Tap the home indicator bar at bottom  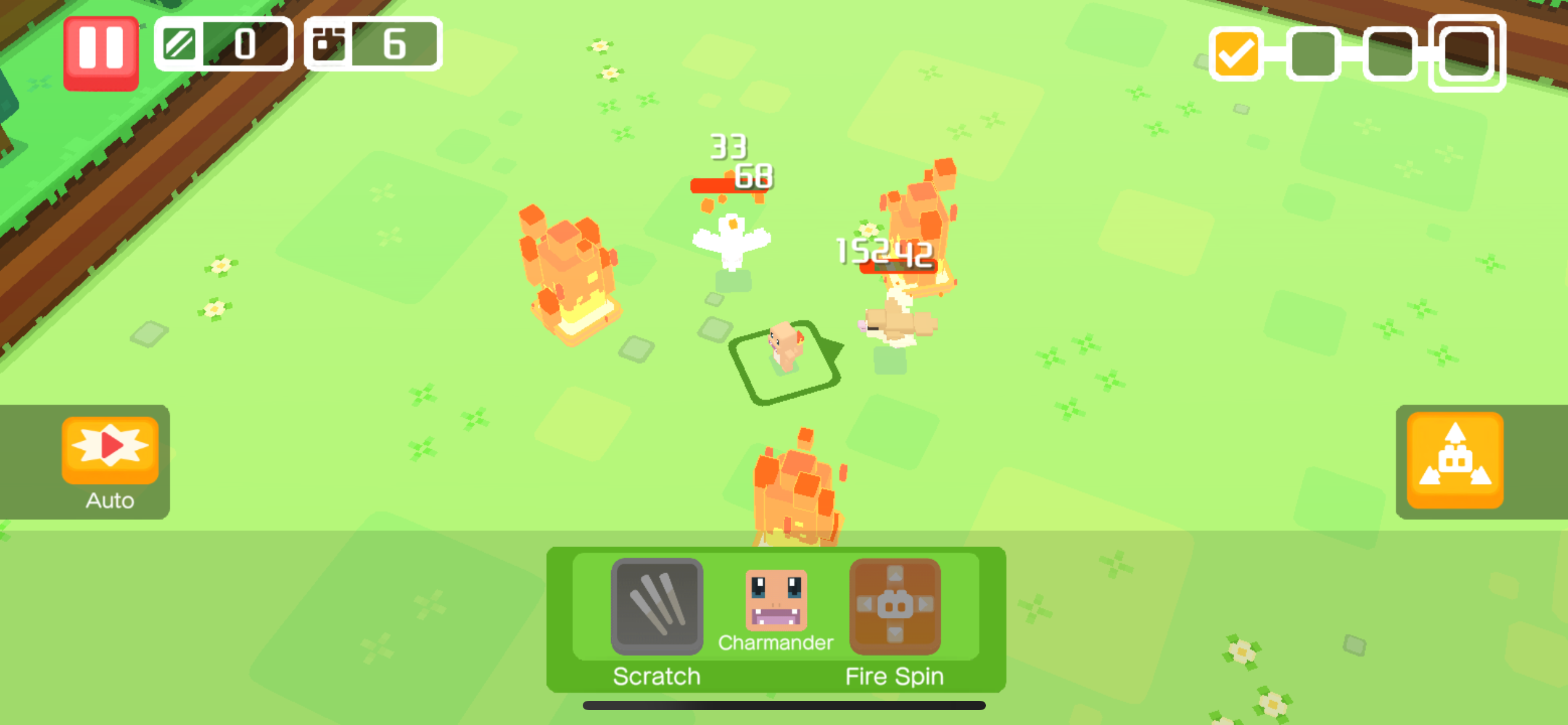[784, 704]
